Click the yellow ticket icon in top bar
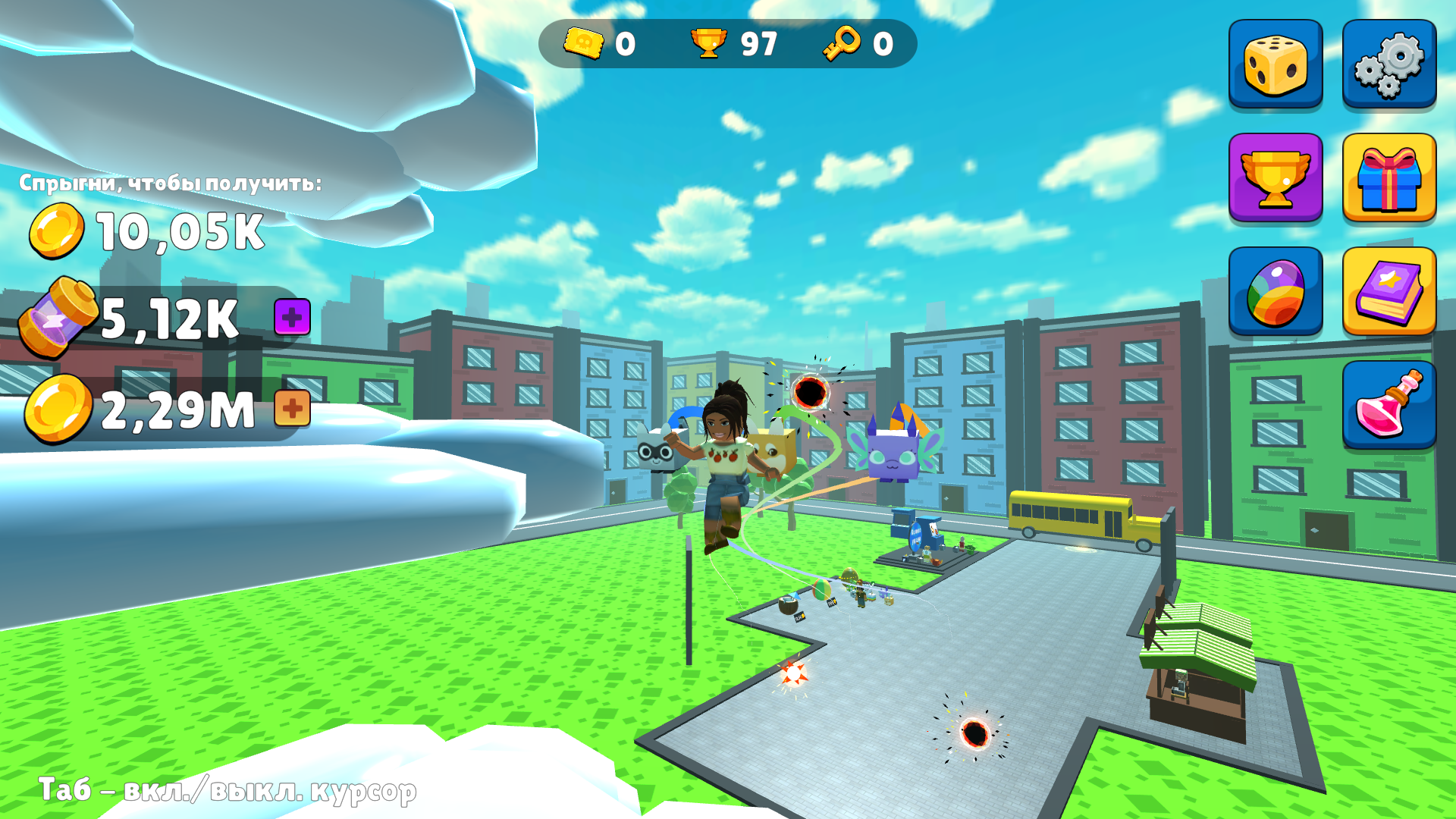 pos(582,44)
